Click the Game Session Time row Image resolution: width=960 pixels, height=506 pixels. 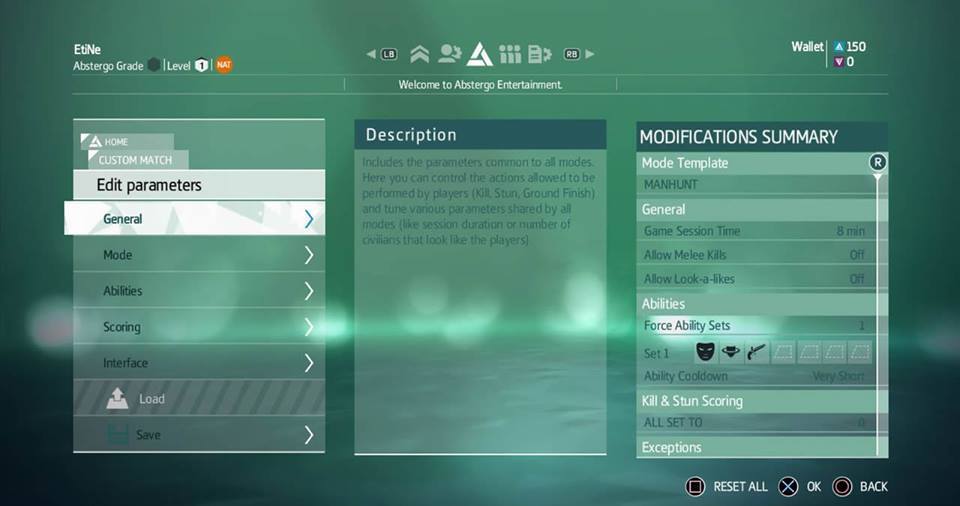[x=754, y=231]
